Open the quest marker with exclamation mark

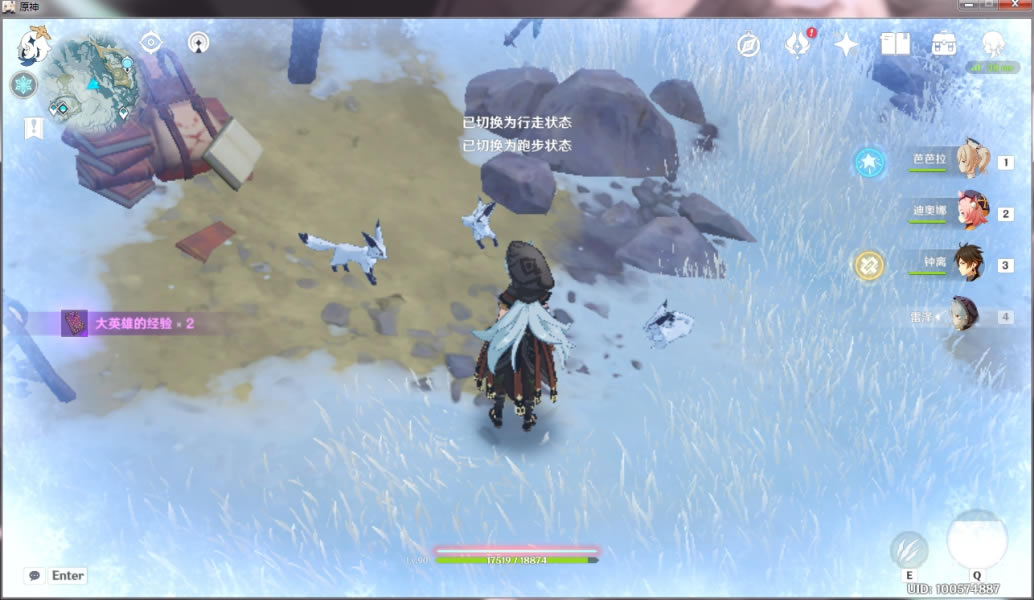click(33, 128)
